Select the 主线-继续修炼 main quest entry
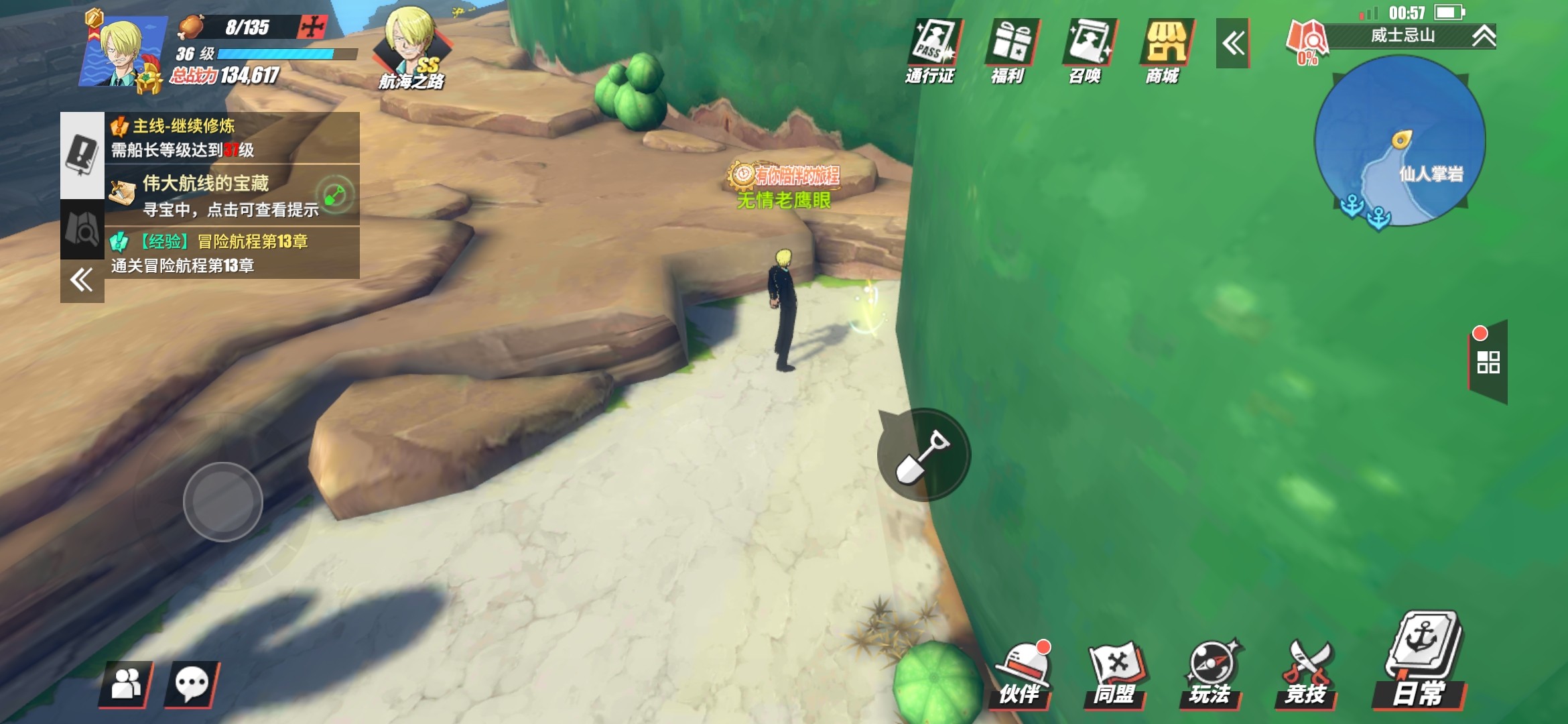The height and width of the screenshot is (724, 1568). pyautogui.click(x=231, y=137)
